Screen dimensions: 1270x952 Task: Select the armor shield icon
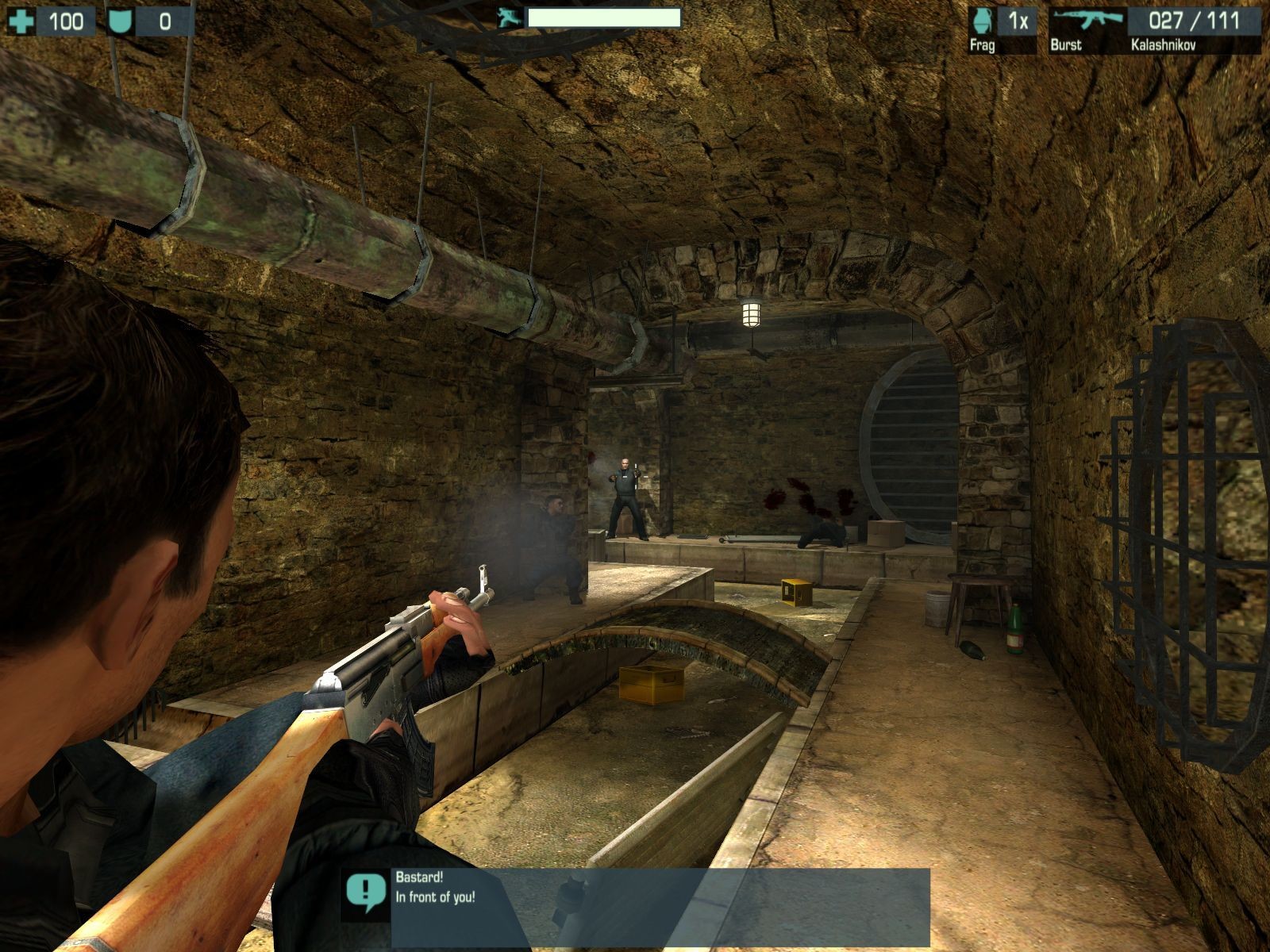[x=120, y=21]
